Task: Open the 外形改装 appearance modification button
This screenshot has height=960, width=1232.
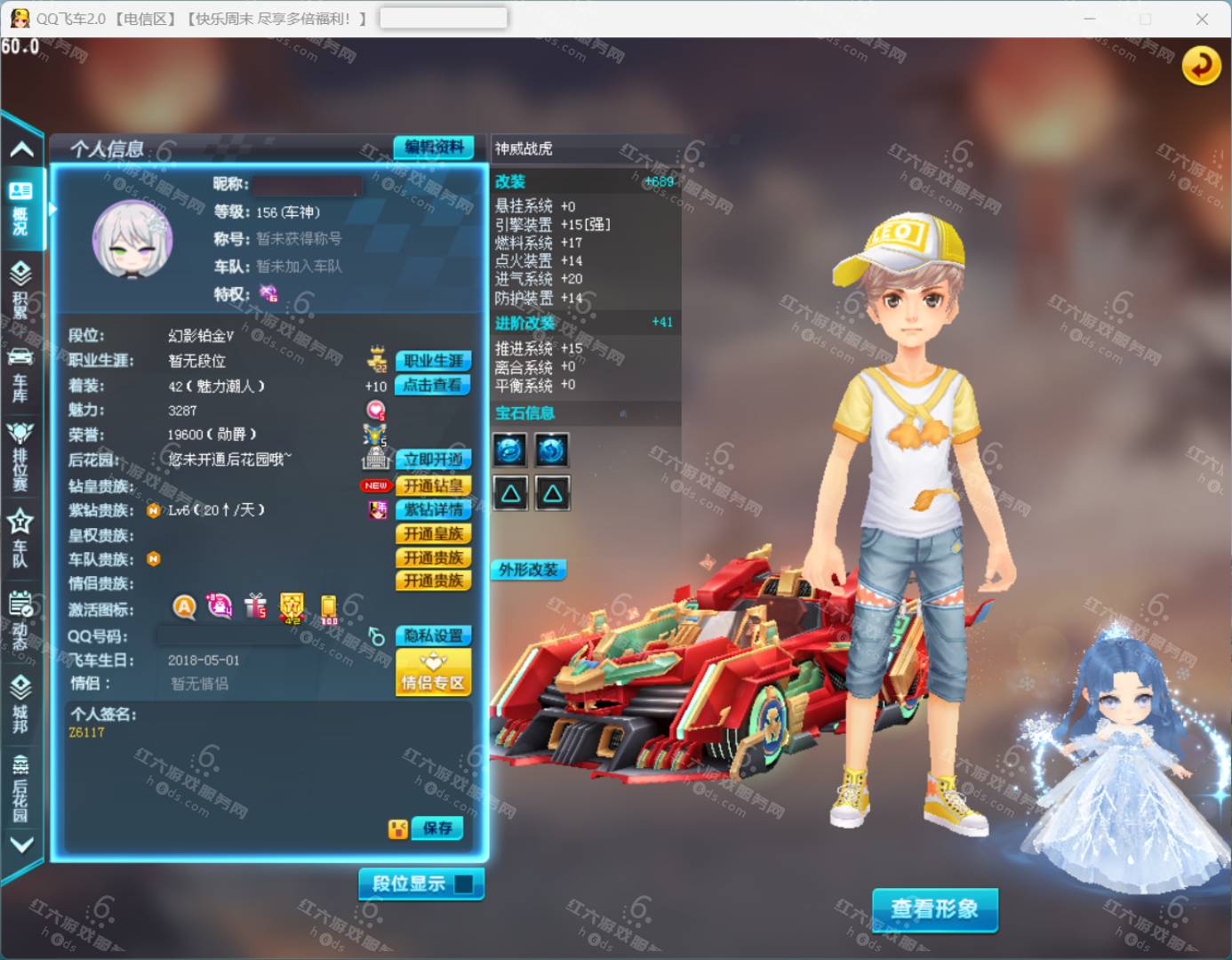Action: pyautogui.click(x=528, y=570)
